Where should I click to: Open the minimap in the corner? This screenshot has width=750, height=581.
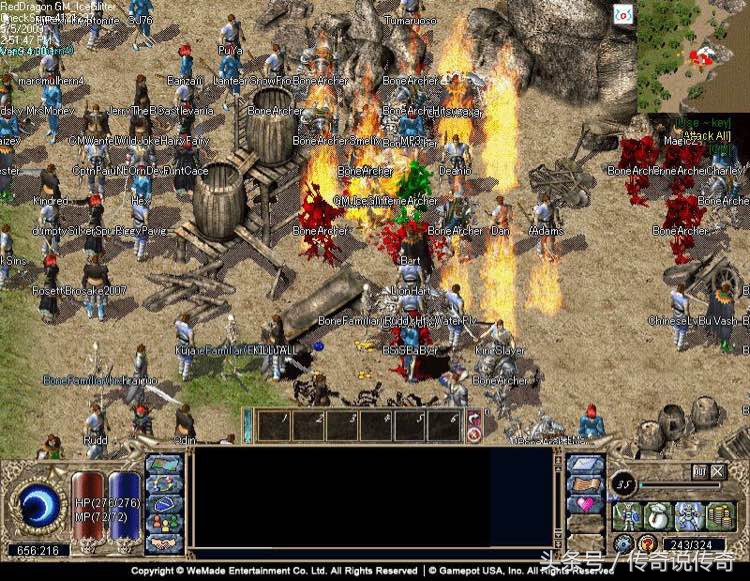tap(693, 55)
